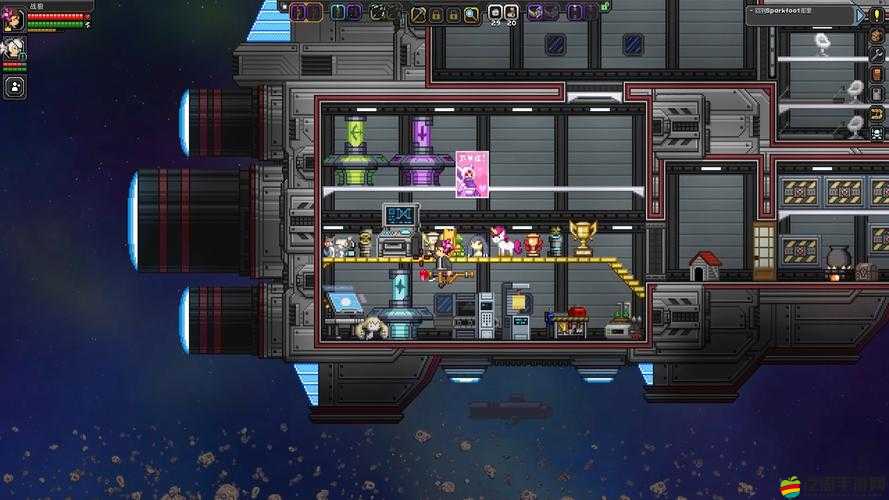The height and width of the screenshot is (500, 889).
Task: Select the magnifying glass inspect tool
Action: point(472,13)
